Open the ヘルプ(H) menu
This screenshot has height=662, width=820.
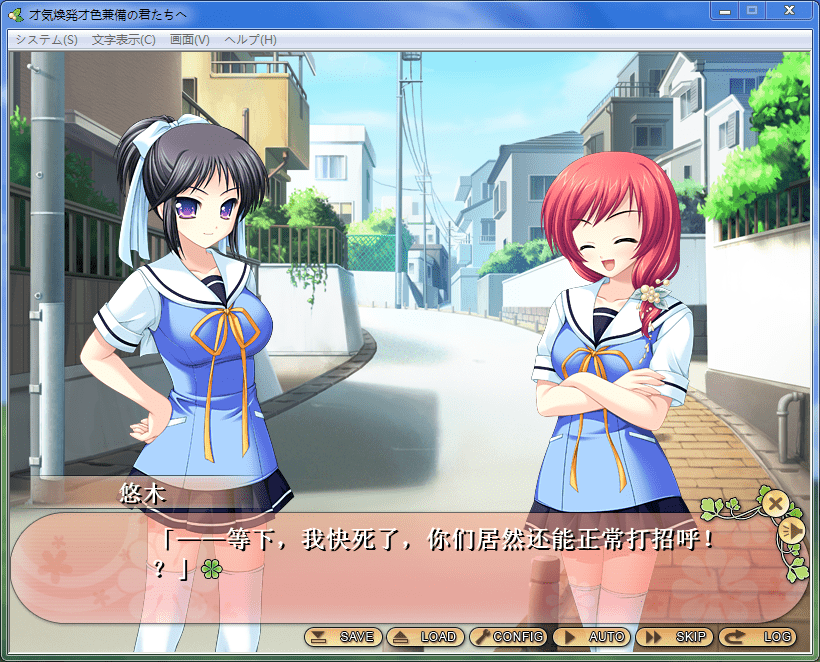click(x=251, y=40)
